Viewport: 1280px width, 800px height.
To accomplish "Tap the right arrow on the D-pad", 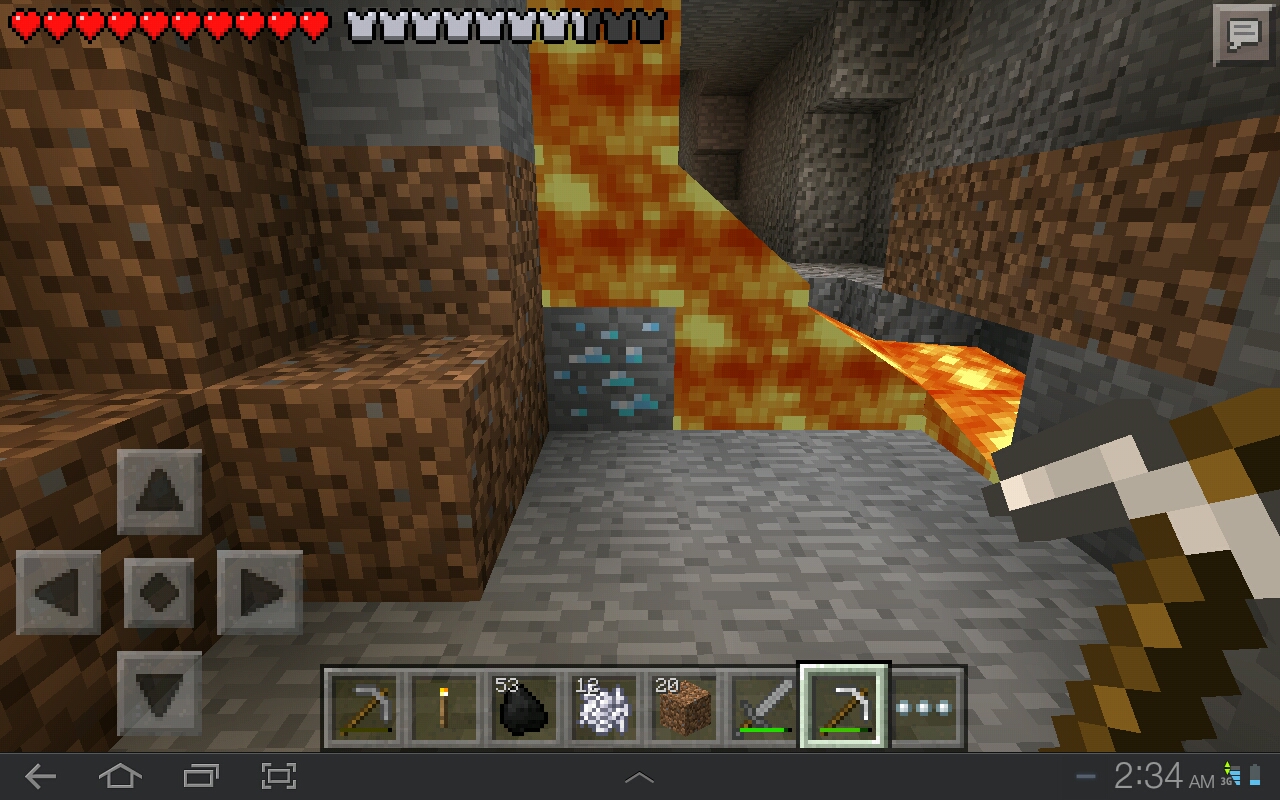I will 259,592.
